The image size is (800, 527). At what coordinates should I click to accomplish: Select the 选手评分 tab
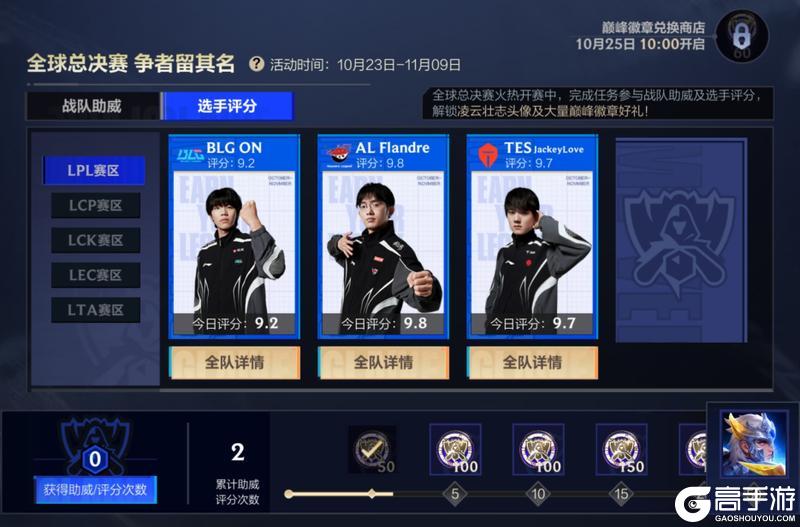click(228, 106)
